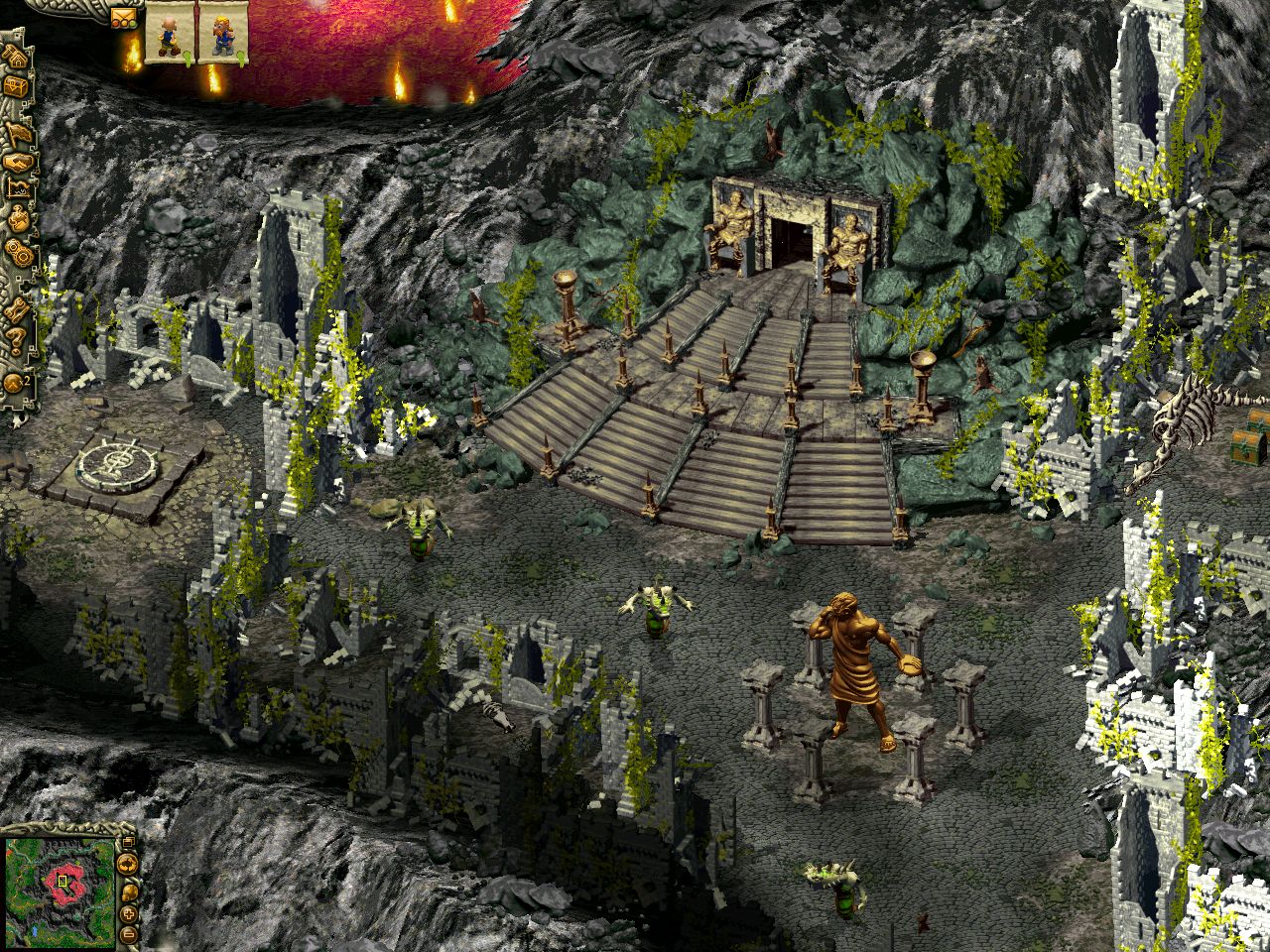The width and height of the screenshot is (1270, 952).
Task: Select the blond warrior portrait scroll
Action: (x=222, y=32)
